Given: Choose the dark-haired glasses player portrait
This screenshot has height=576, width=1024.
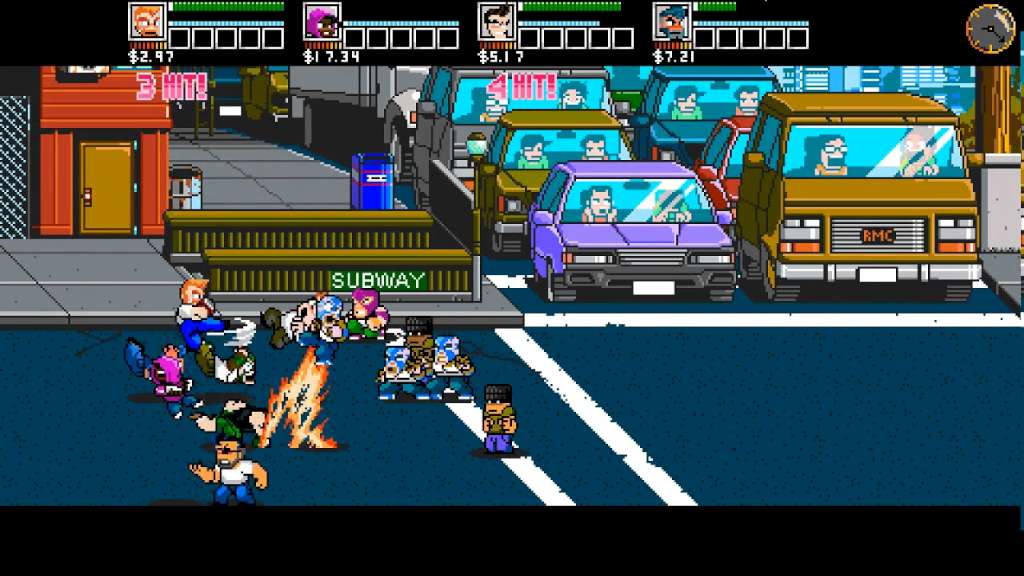Looking at the screenshot, I should 496,22.
